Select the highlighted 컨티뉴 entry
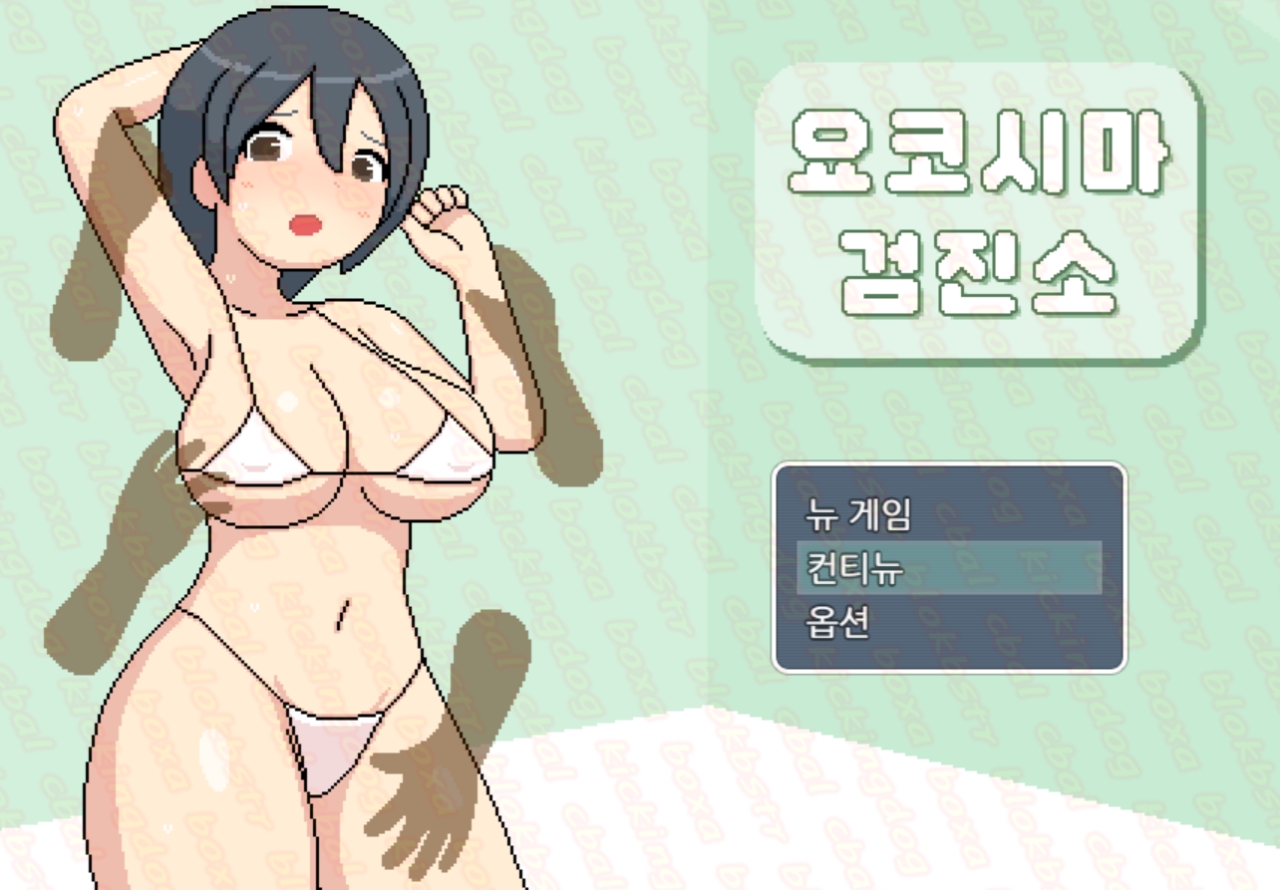The height and width of the screenshot is (890, 1280). 948,568
